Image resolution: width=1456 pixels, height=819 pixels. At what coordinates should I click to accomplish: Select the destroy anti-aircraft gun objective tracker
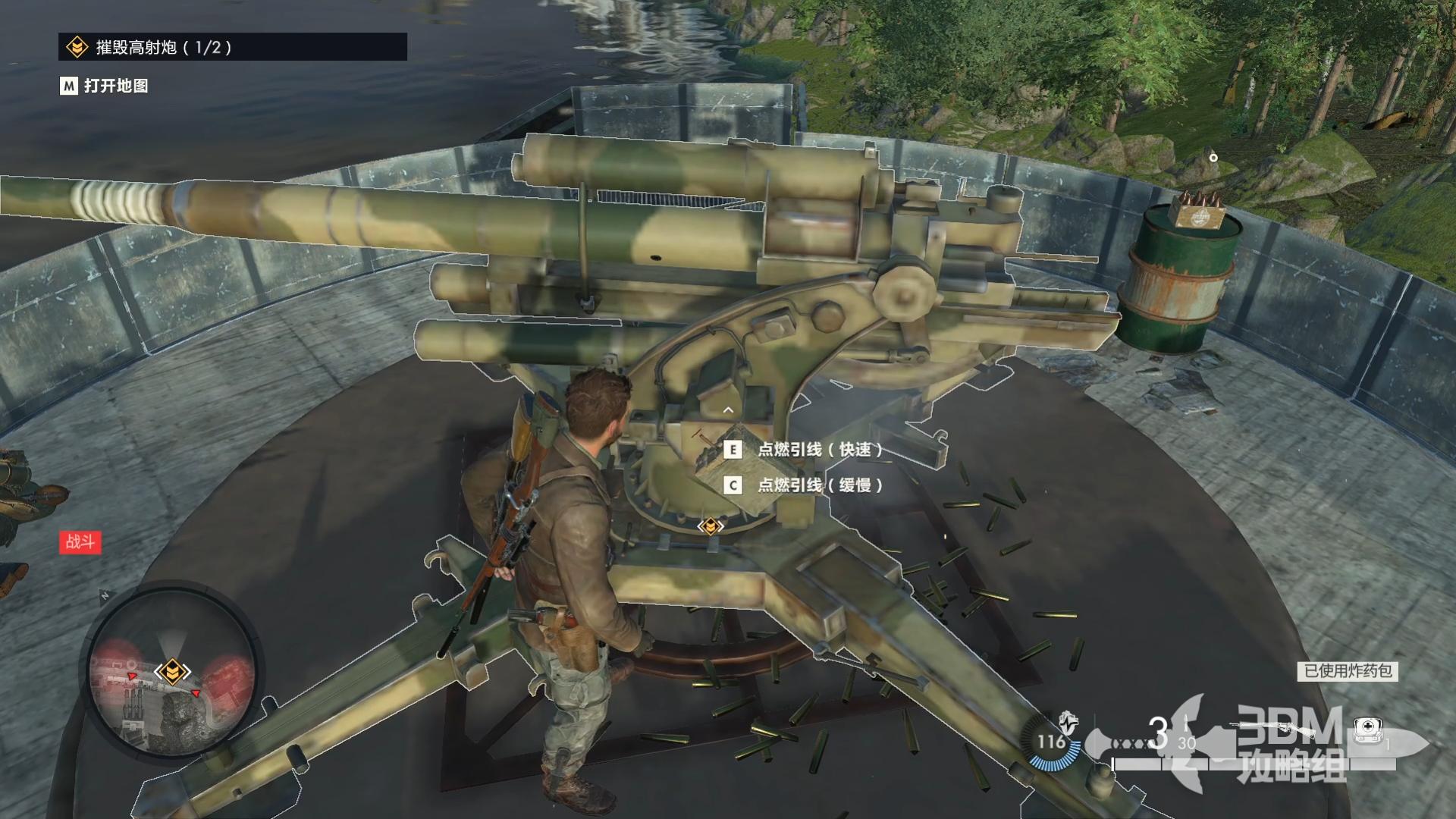(232, 47)
